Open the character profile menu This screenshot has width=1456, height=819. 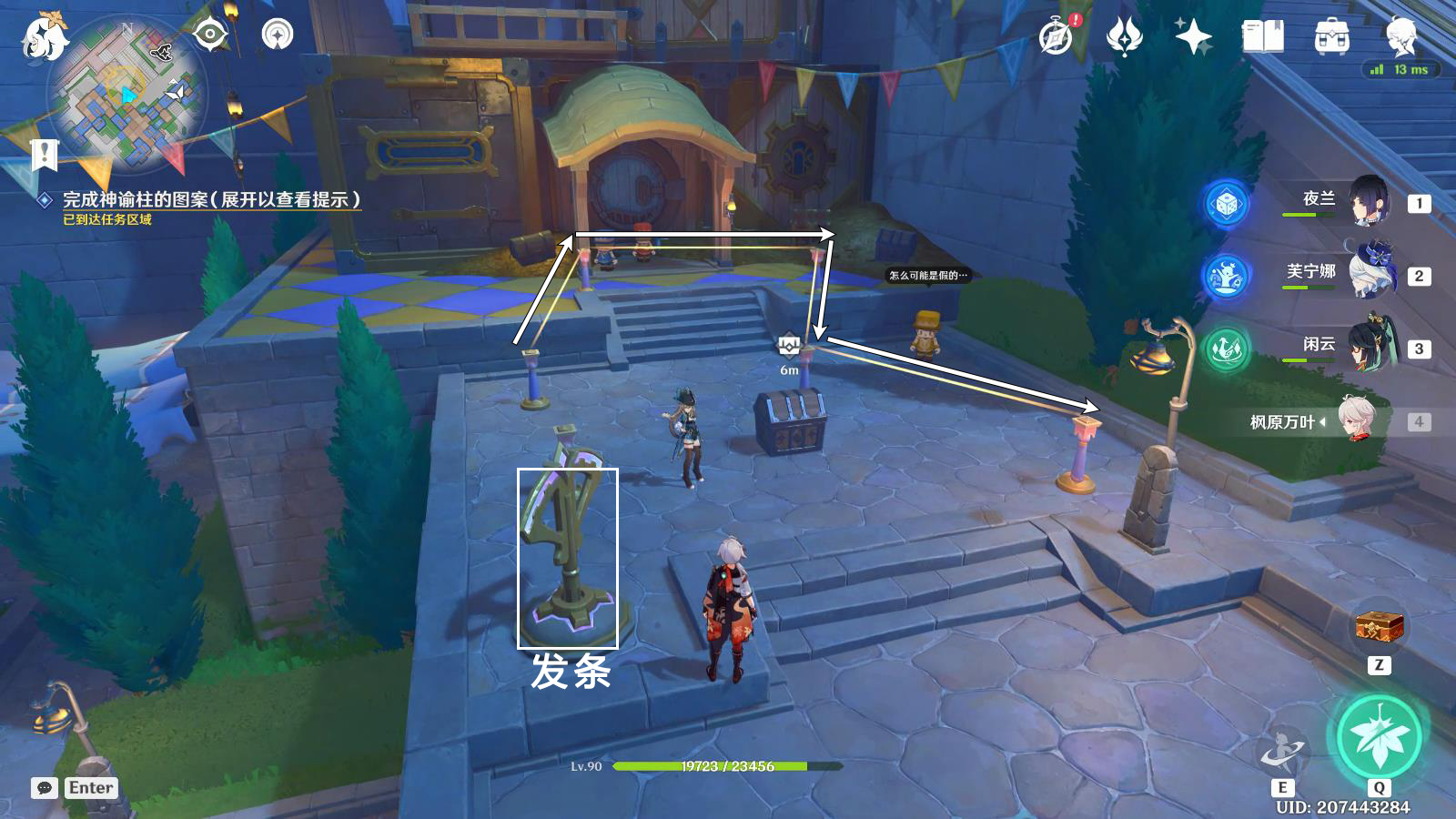click(1400, 37)
